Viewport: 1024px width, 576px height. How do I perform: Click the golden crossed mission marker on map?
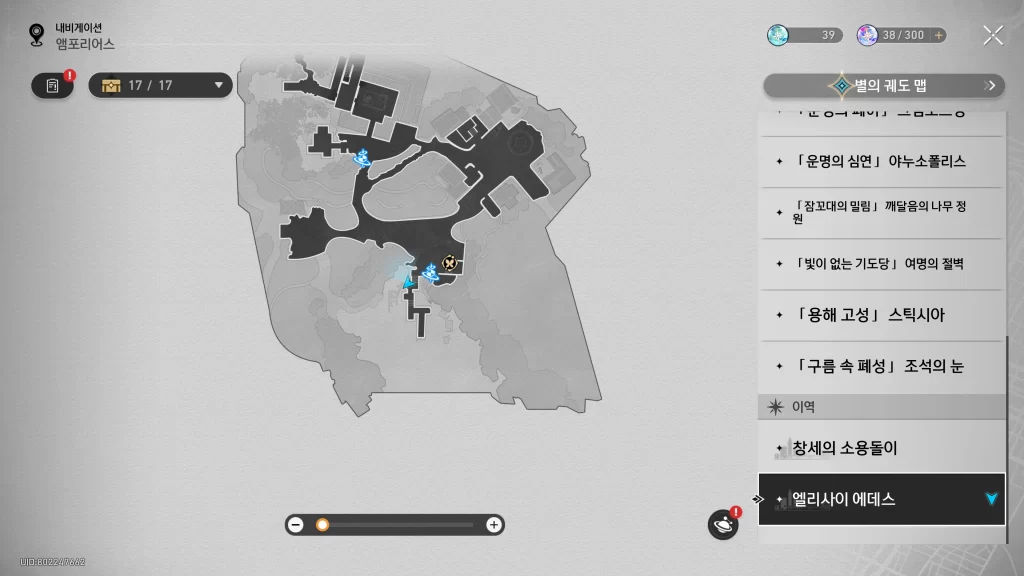coord(450,263)
